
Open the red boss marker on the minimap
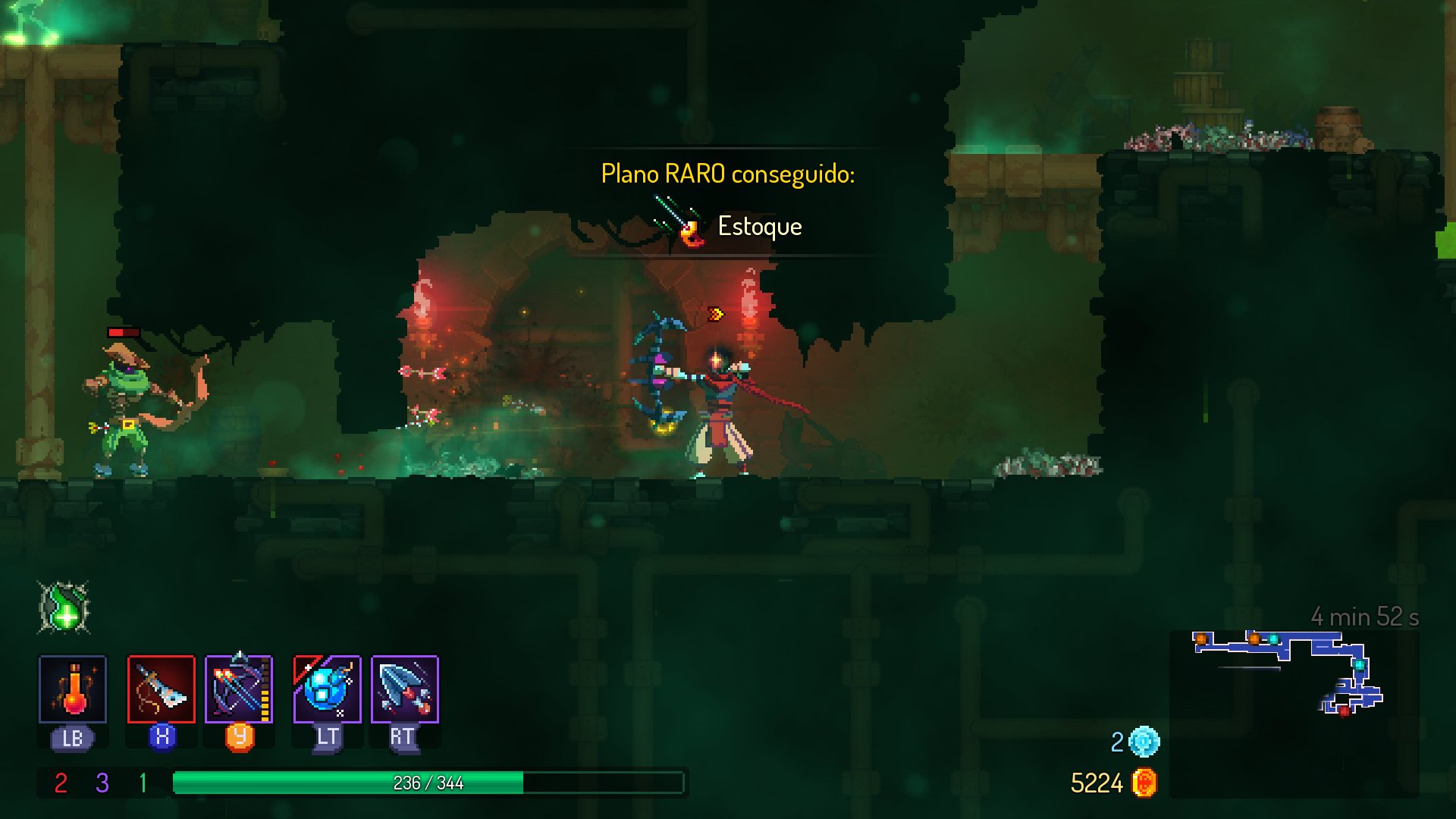coord(1345,712)
